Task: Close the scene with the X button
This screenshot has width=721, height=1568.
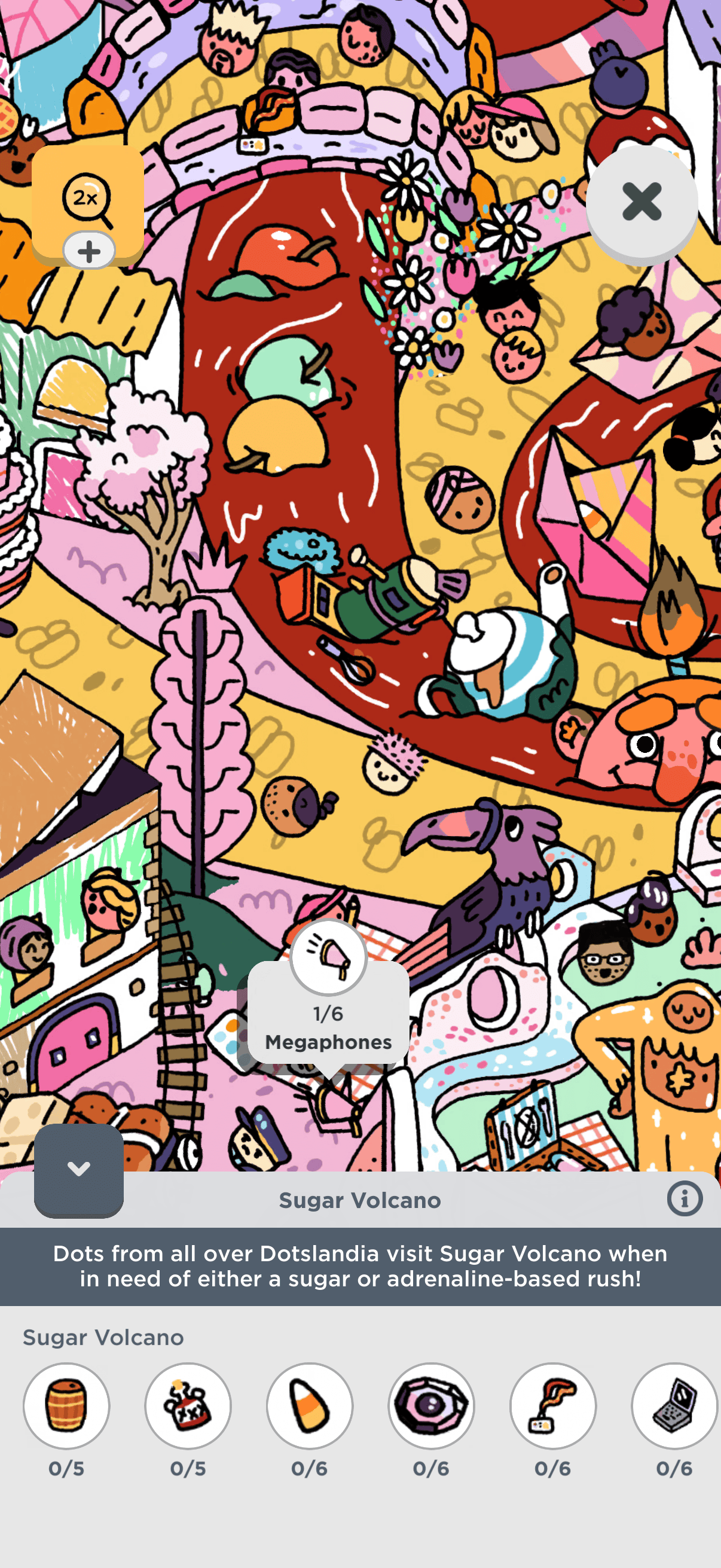Action: (641, 202)
